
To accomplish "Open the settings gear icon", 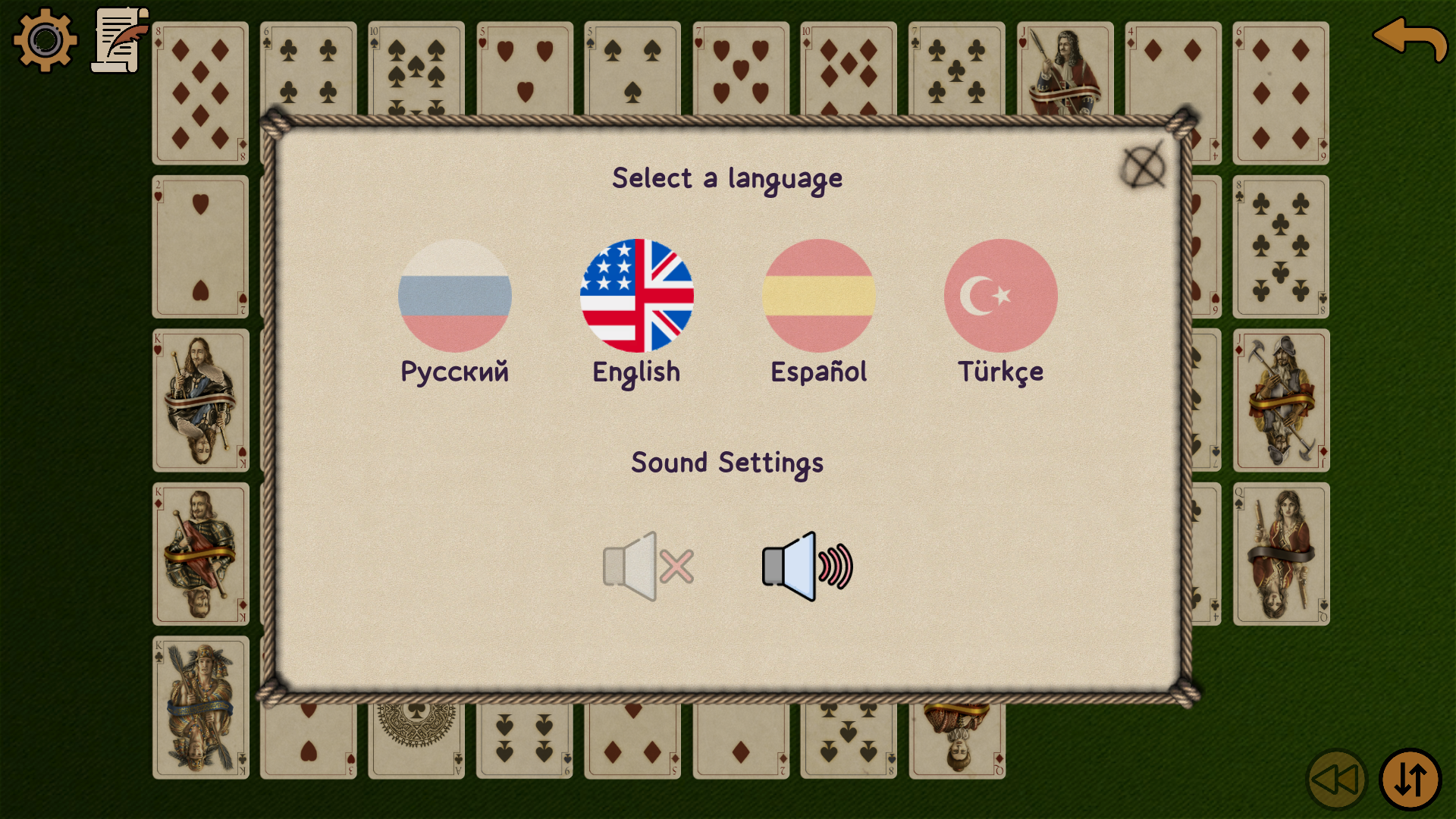I will 45,39.
